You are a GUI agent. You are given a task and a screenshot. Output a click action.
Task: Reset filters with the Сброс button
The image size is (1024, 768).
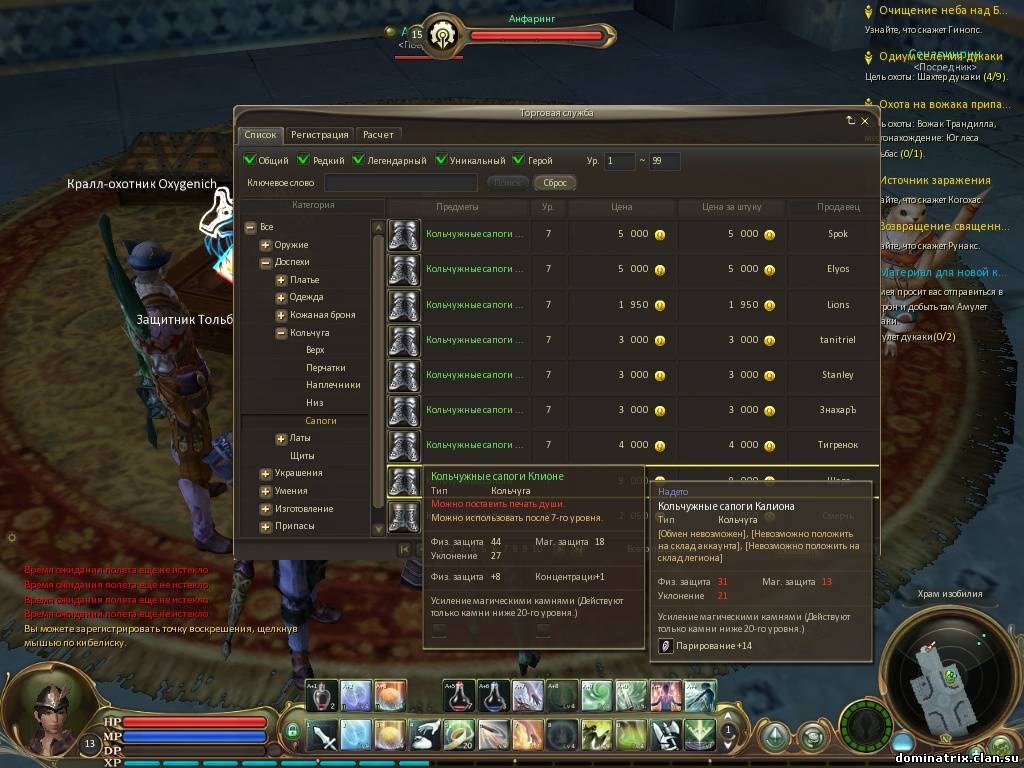pyautogui.click(x=555, y=183)
